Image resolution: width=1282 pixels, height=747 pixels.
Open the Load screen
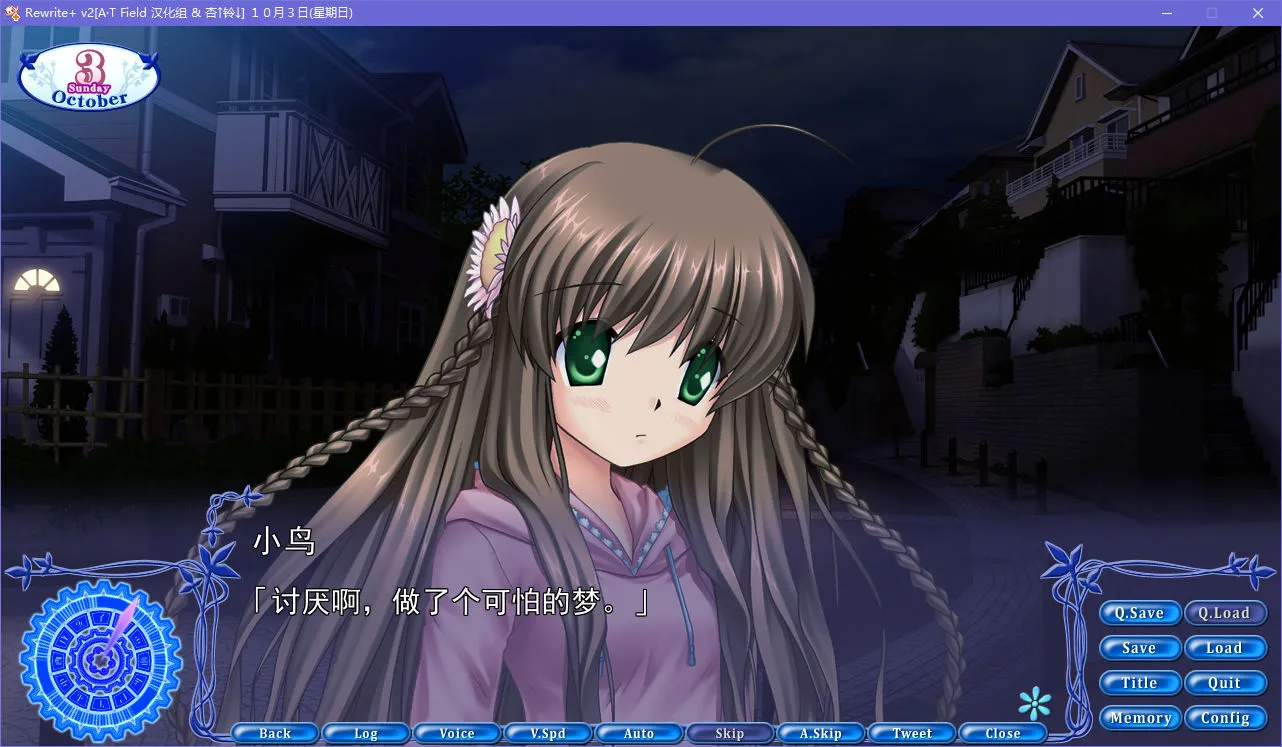[x=1226, y=648]
